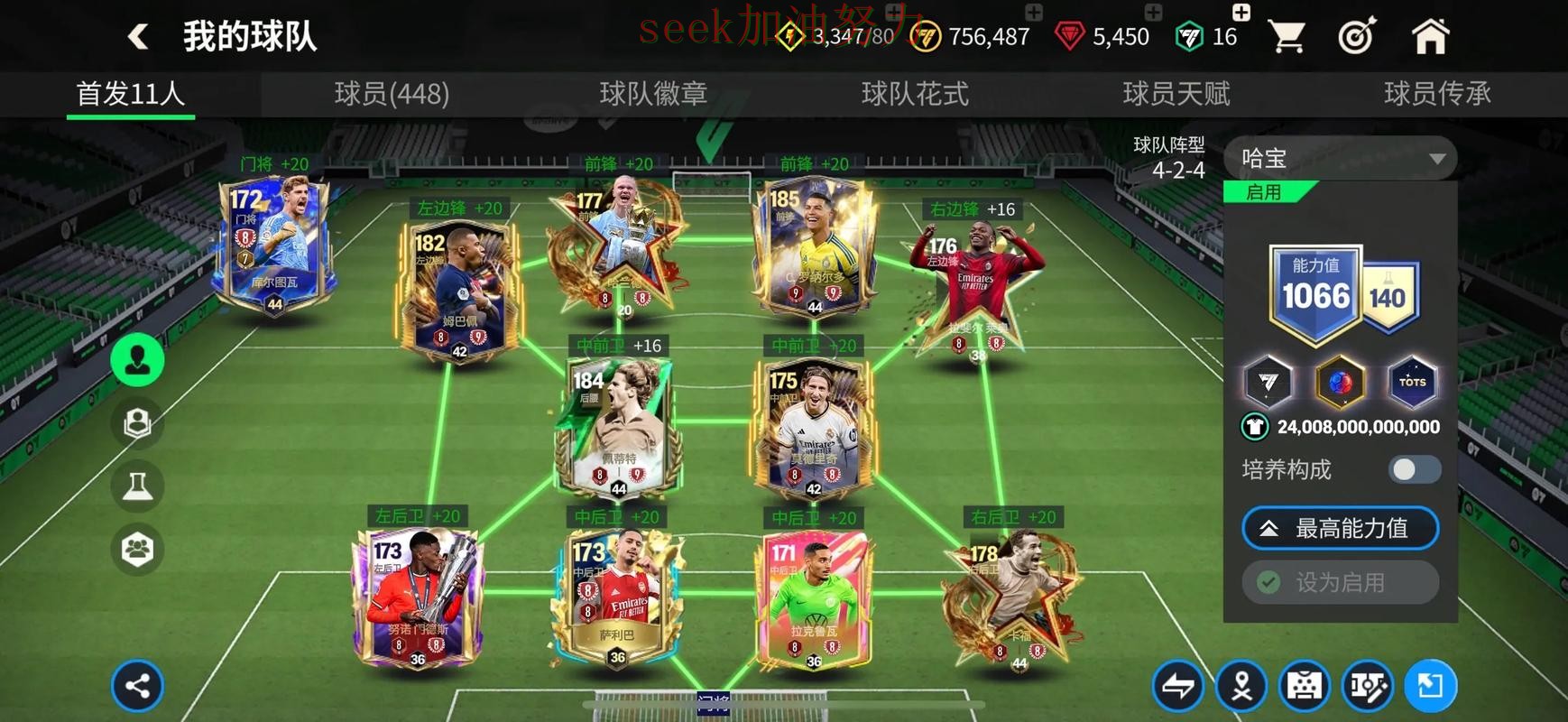Image resolution: width=1568 pixels, height=722 pixels.
Task: Toggle the 培养构成 switch
Action: click(x=1414, y=469)
